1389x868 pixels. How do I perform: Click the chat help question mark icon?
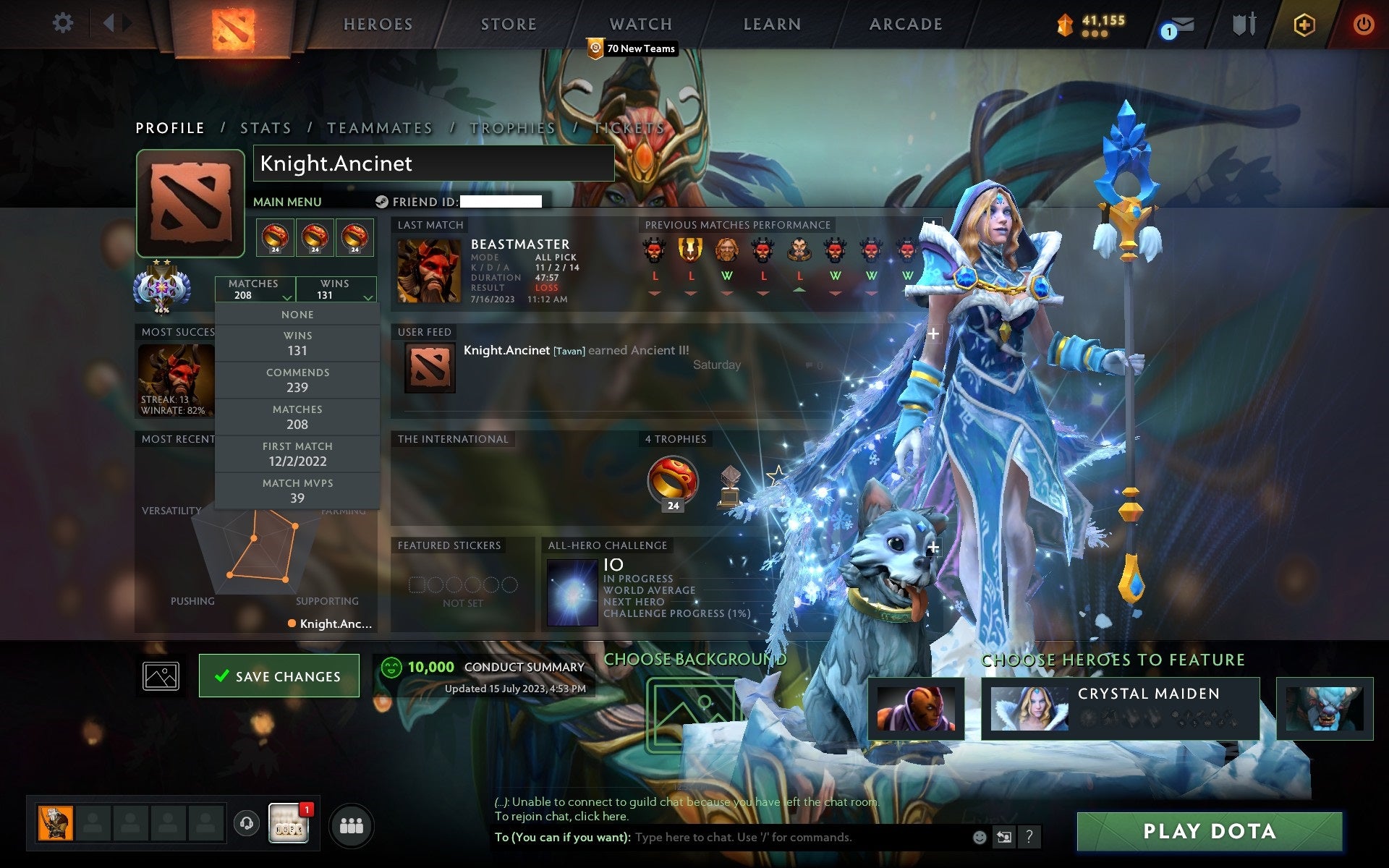pyautogui.click(x=1030, y=838)
